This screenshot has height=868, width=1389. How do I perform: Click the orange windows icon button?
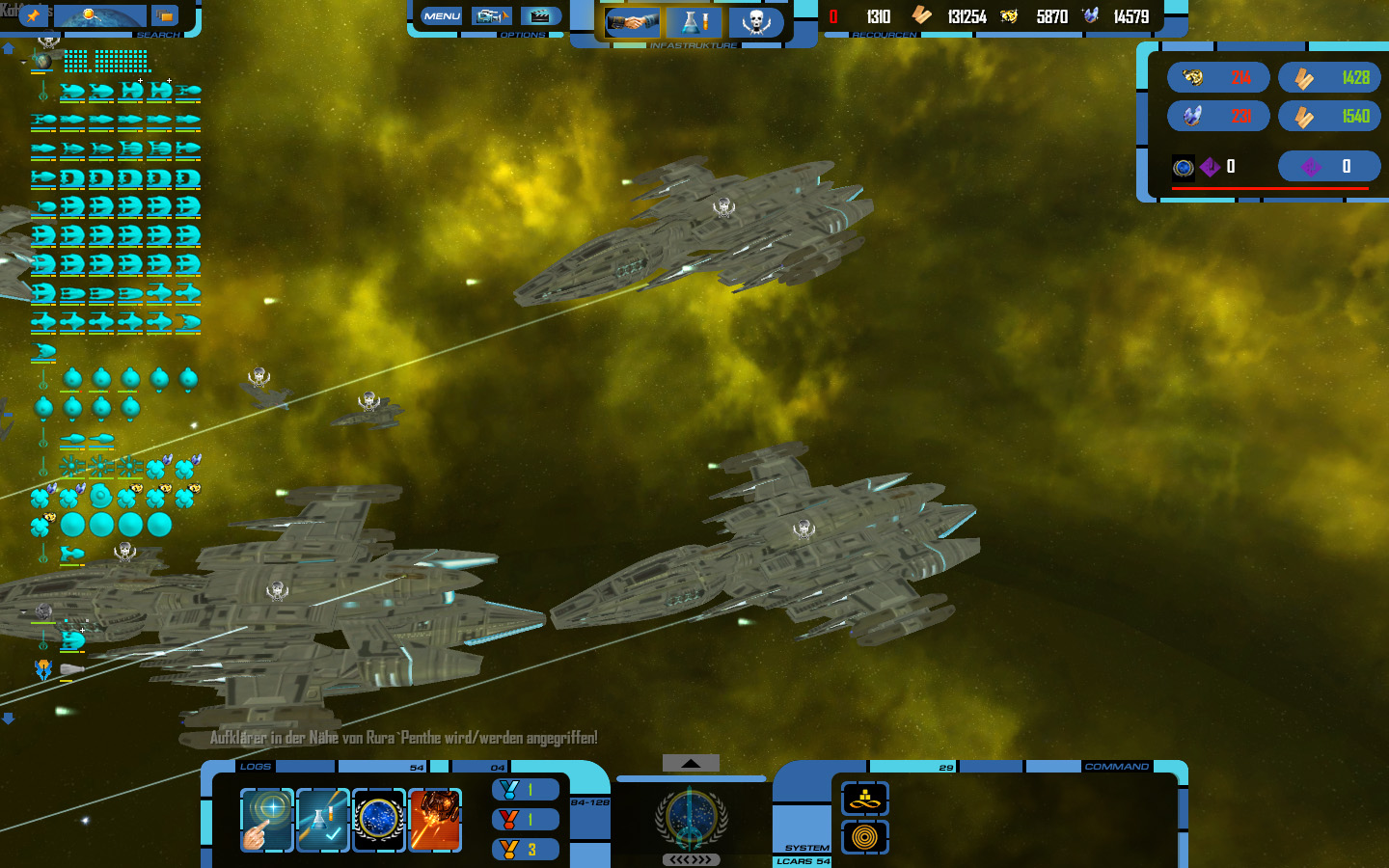click(165, 15)
